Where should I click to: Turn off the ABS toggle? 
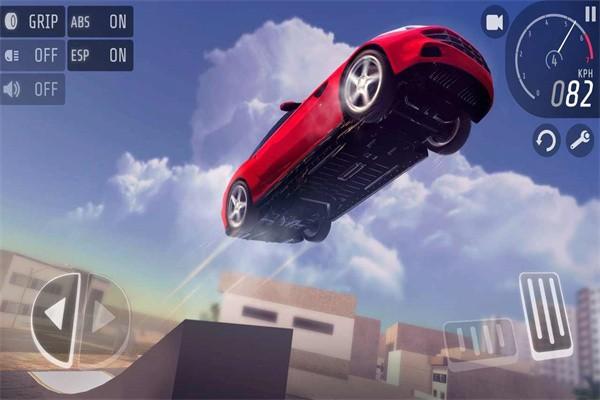[100, 21]
